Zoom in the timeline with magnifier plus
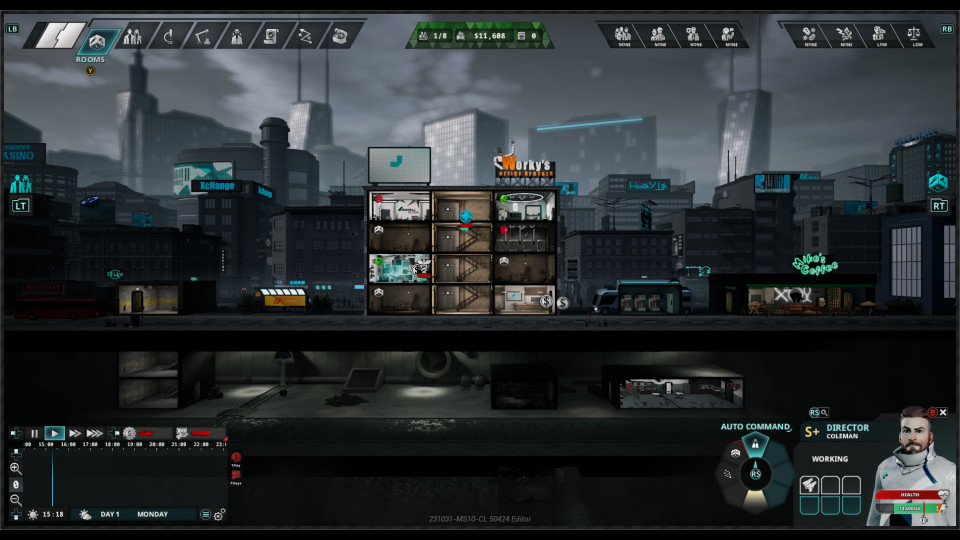The height and width of the screenshot is (540, 960). pyautogui.click(x=16, y=468)
